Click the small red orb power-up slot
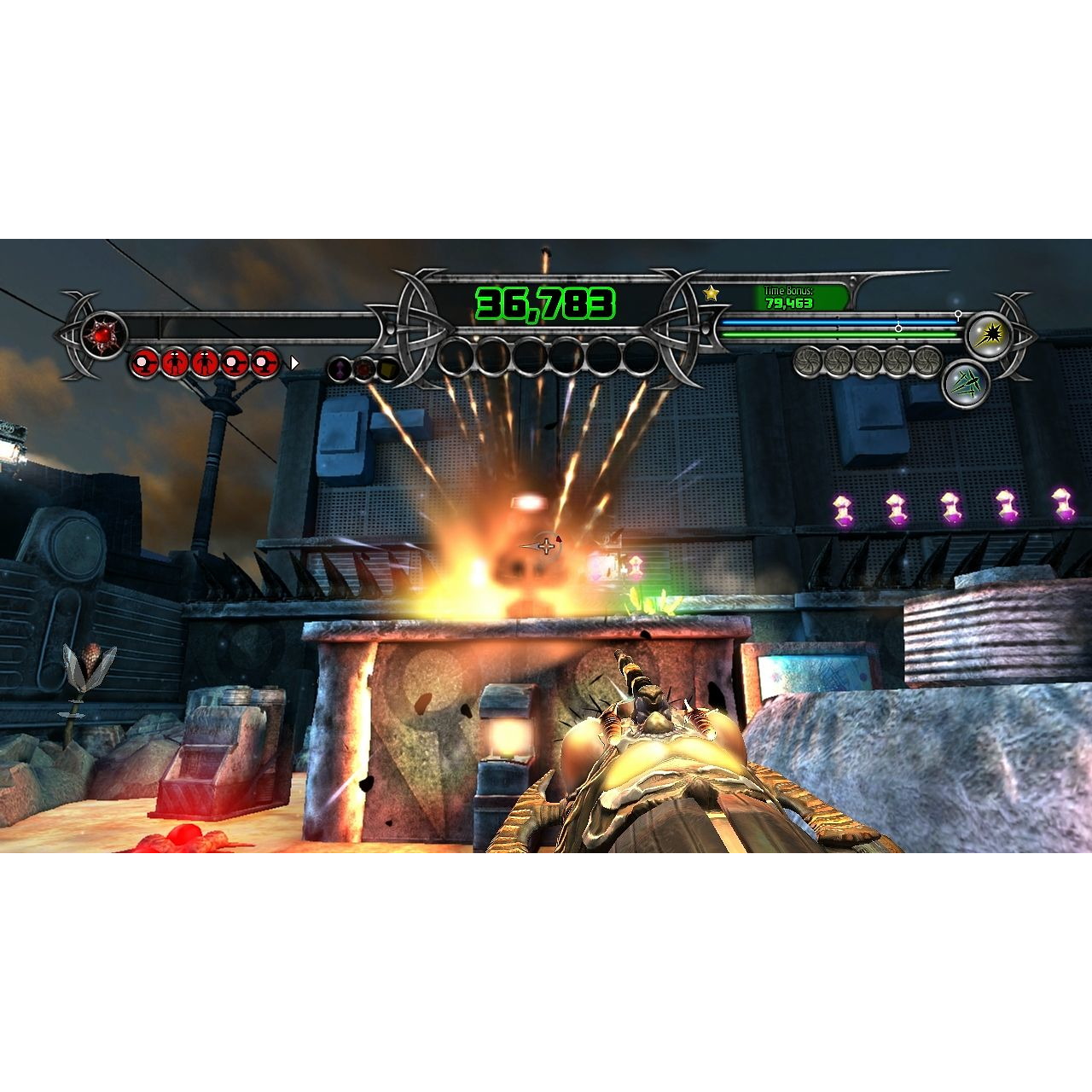 tap(363, 369)
